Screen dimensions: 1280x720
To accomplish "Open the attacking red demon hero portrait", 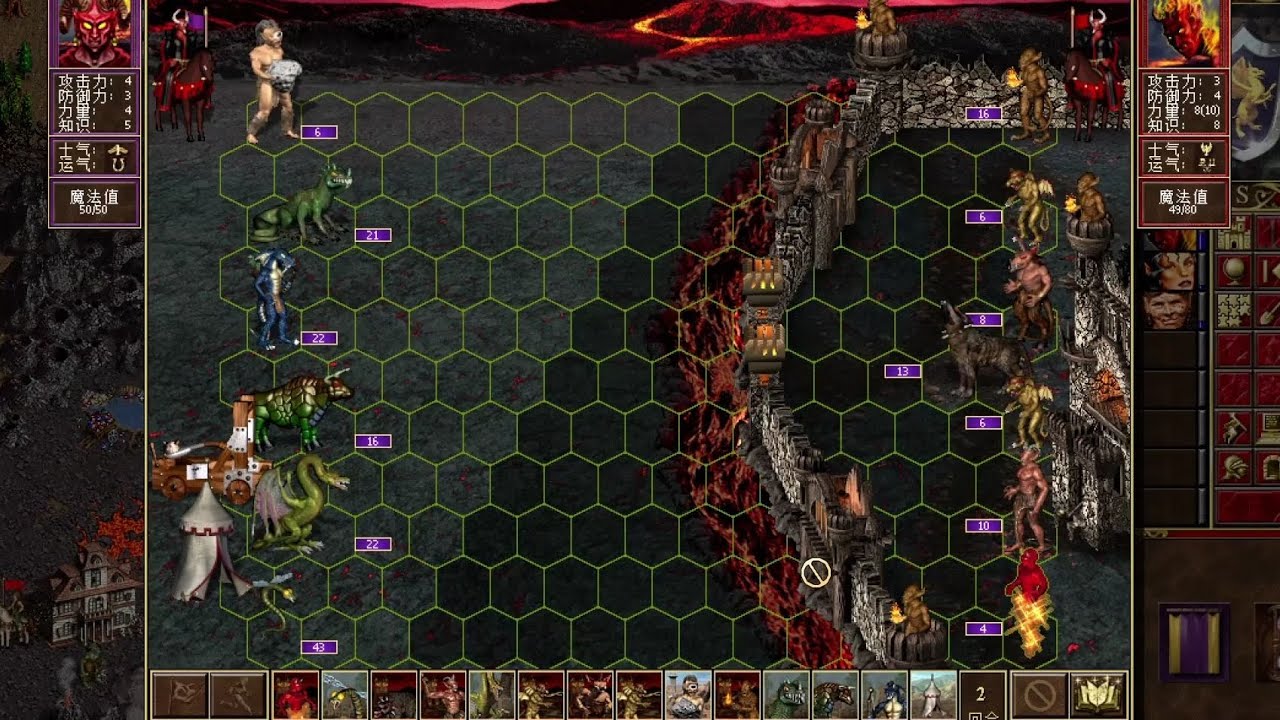I will (x=95, y=33).
